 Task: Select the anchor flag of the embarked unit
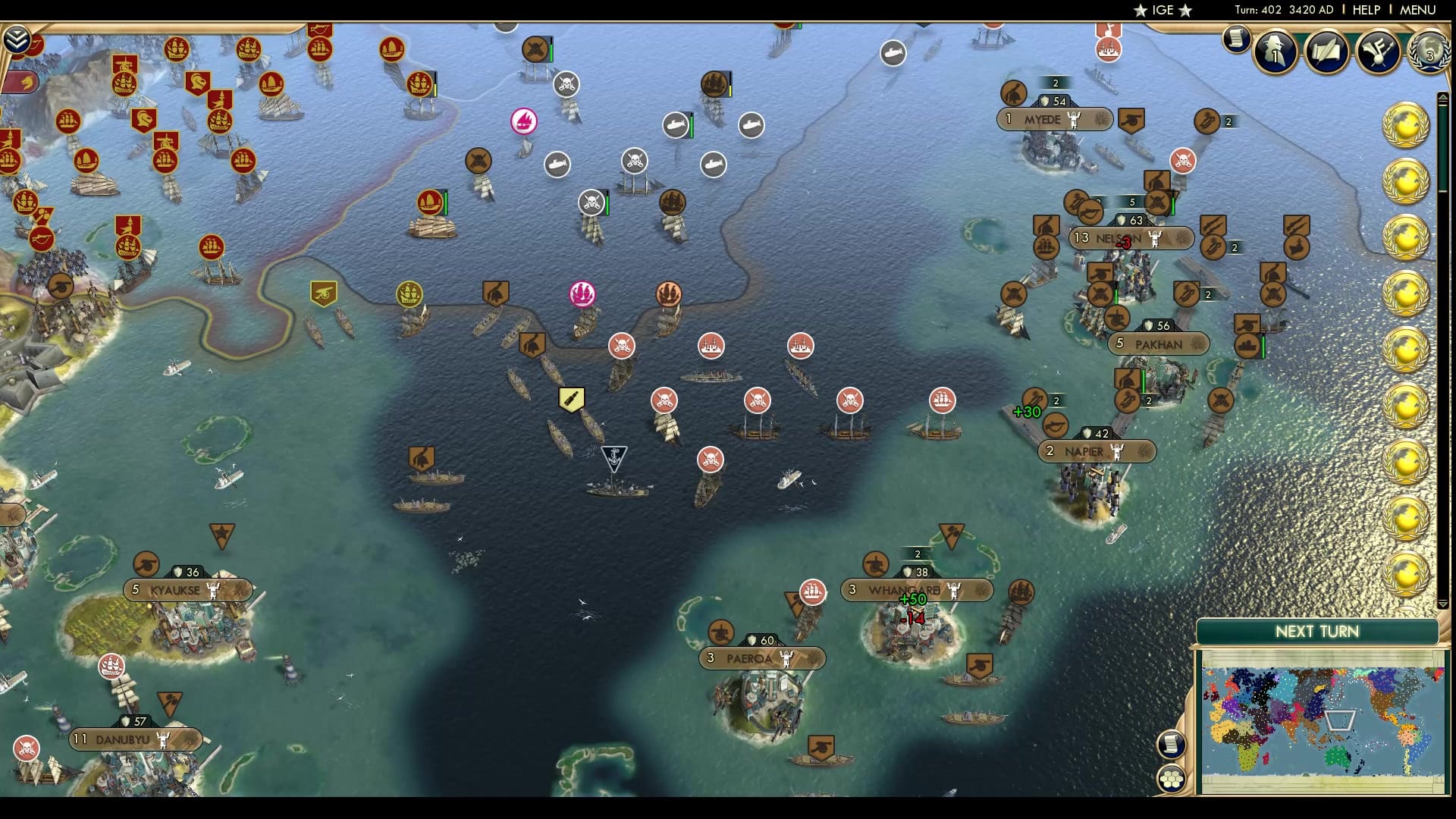(x=613, y=456)
